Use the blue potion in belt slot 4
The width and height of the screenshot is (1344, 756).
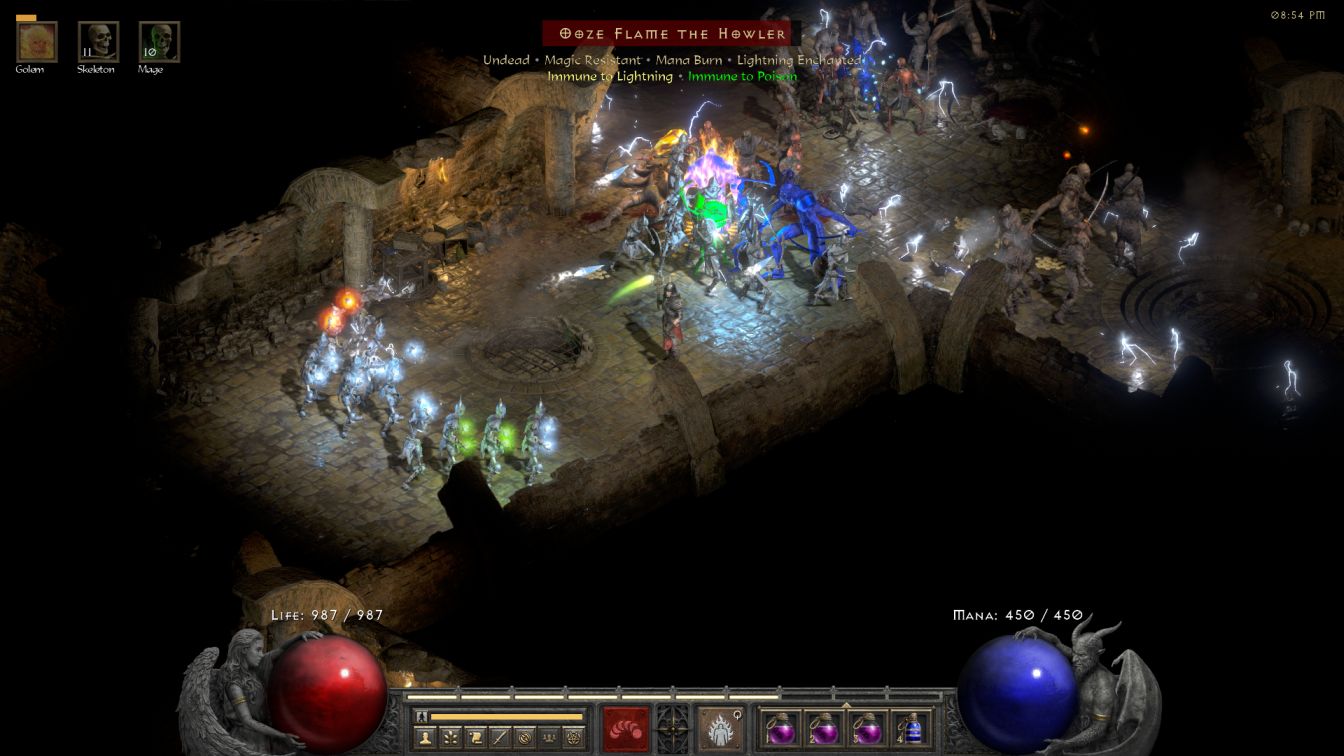pyautogui.click(x=911, y=729)
